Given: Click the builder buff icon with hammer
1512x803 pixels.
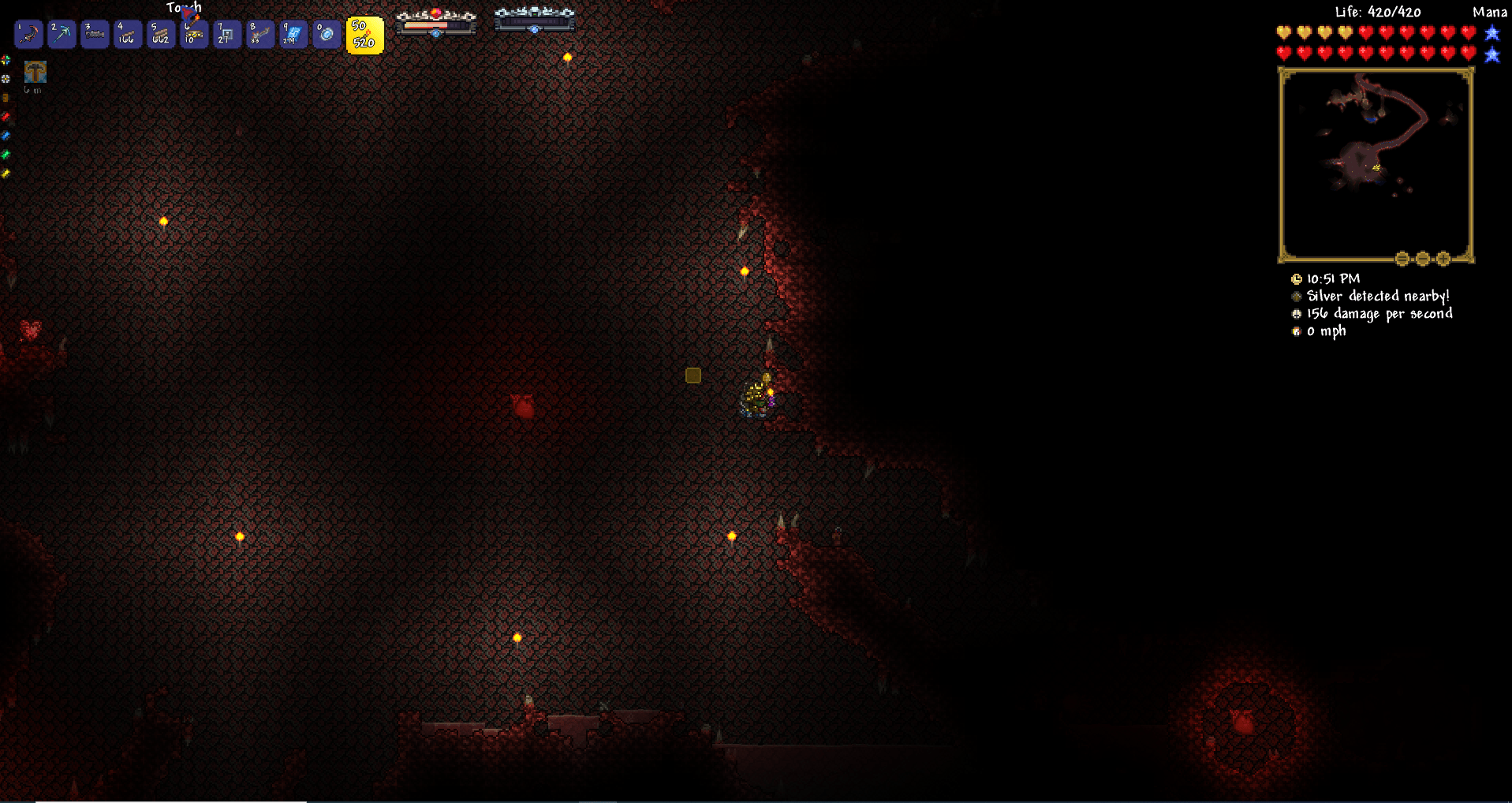Looking at the screenshot, I should tap(35, 73).
